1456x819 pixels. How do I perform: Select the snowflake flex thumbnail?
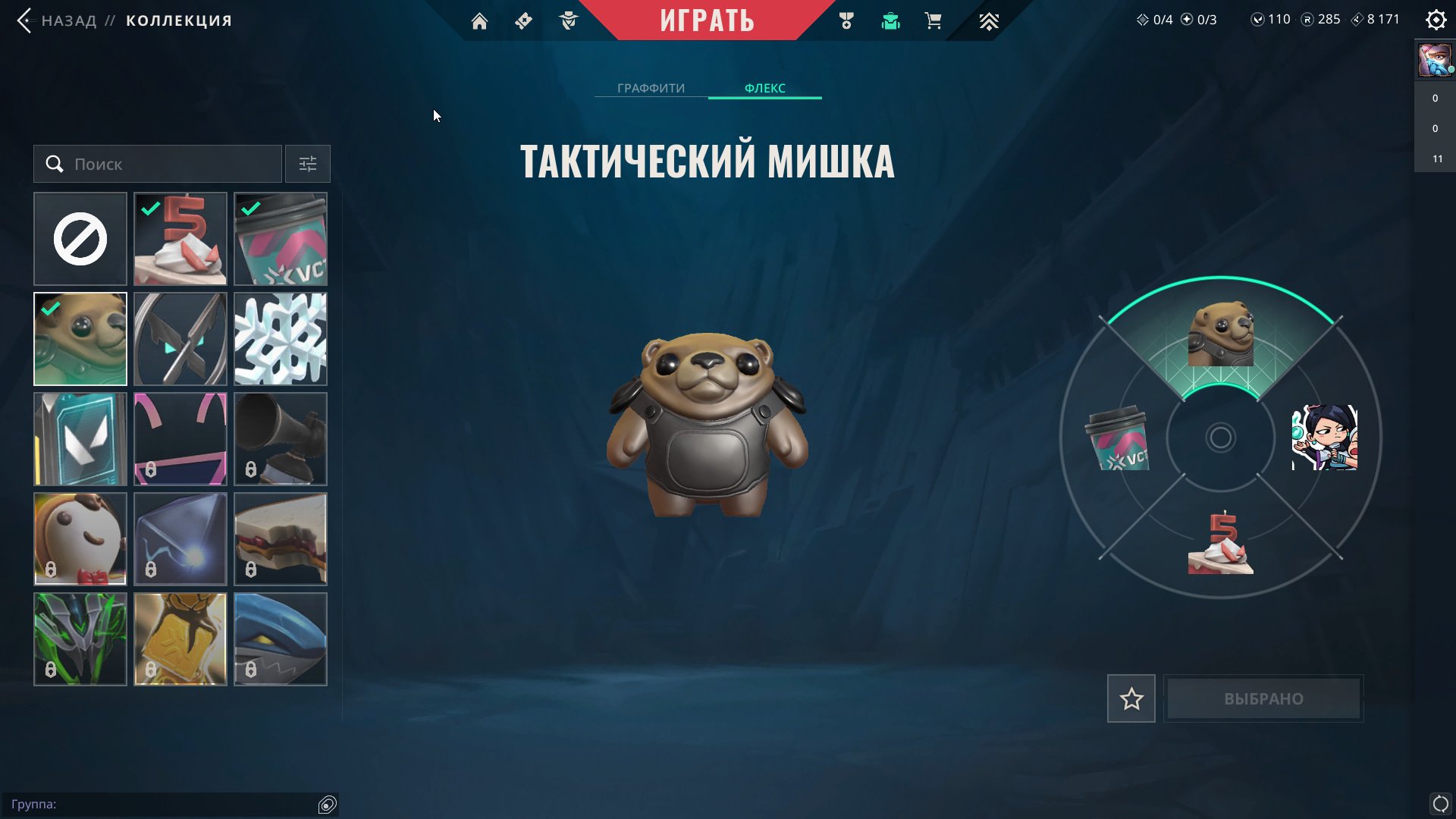point(280,338)
